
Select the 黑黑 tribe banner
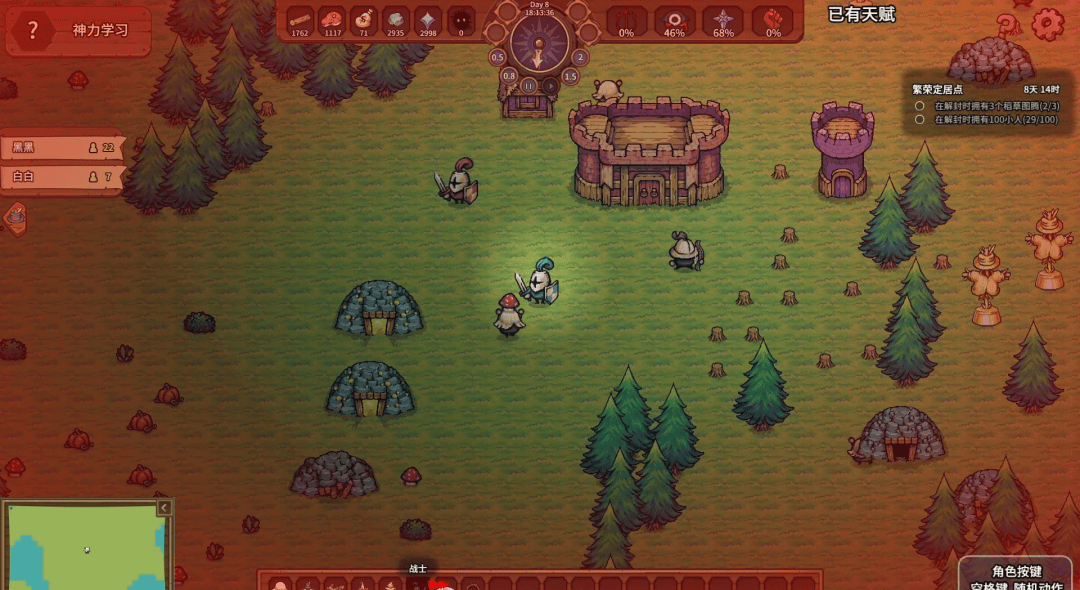(x=60, y=148)
